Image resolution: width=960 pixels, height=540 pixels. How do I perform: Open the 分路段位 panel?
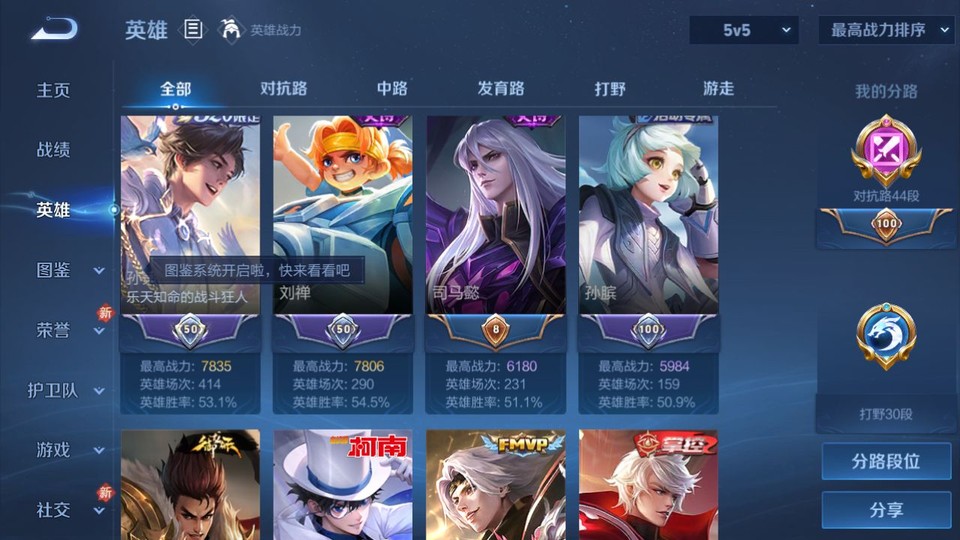click(x=886, y=462)
